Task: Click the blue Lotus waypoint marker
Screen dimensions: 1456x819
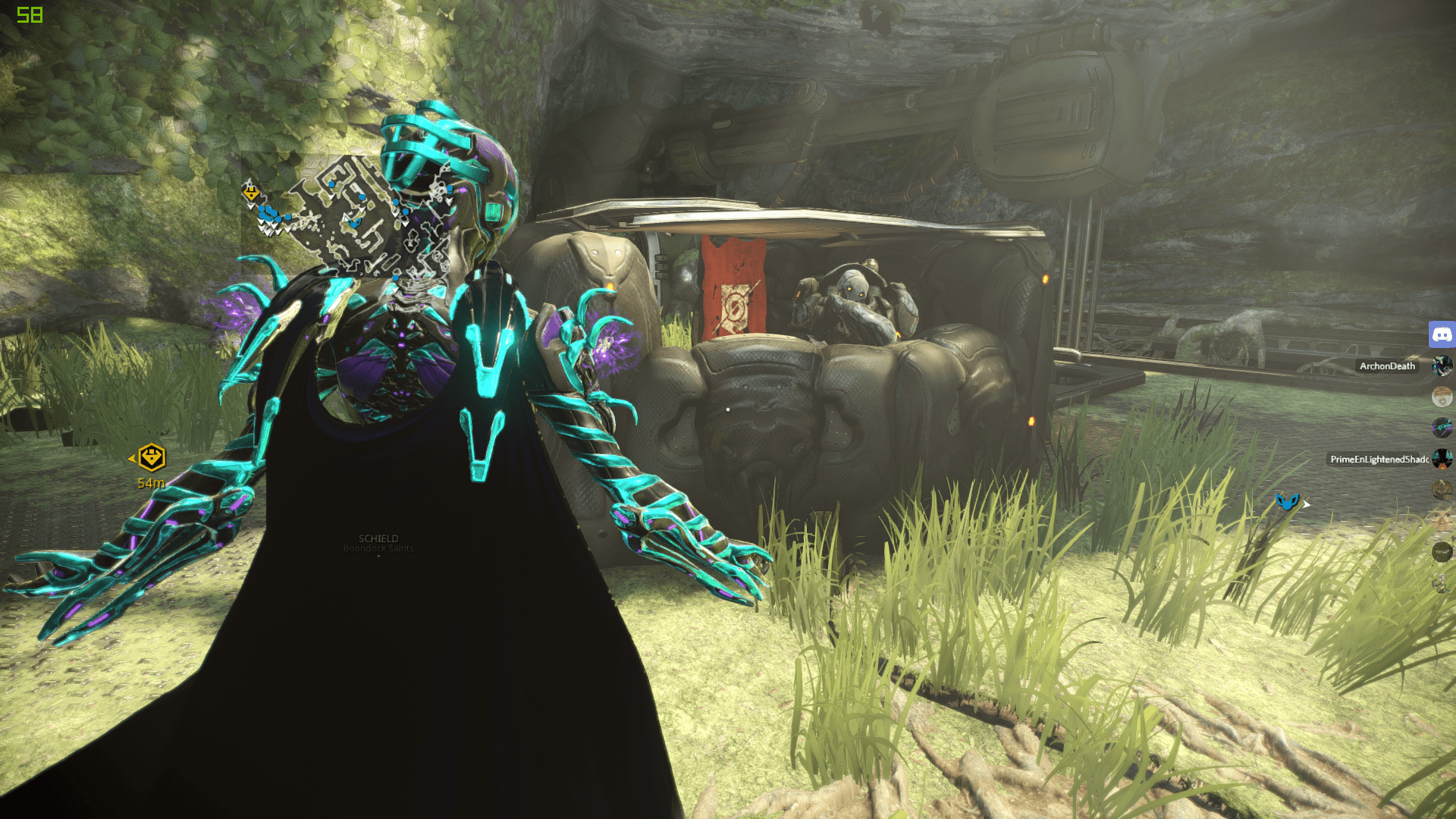Action: (1287, 501)
